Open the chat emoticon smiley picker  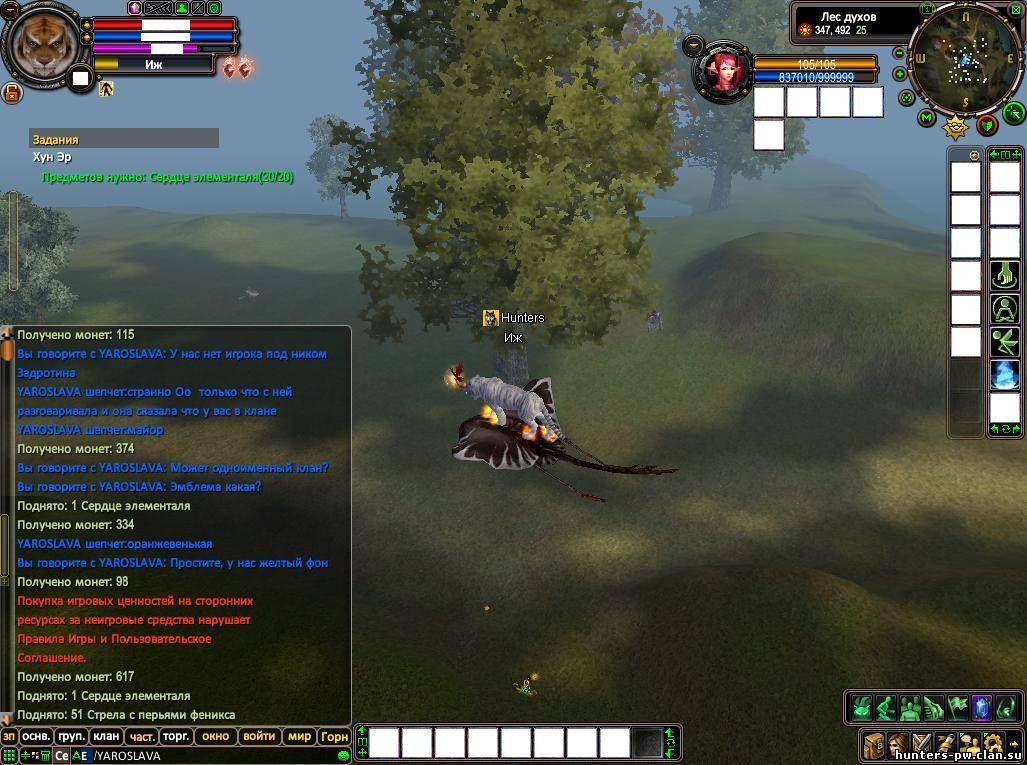343,756
